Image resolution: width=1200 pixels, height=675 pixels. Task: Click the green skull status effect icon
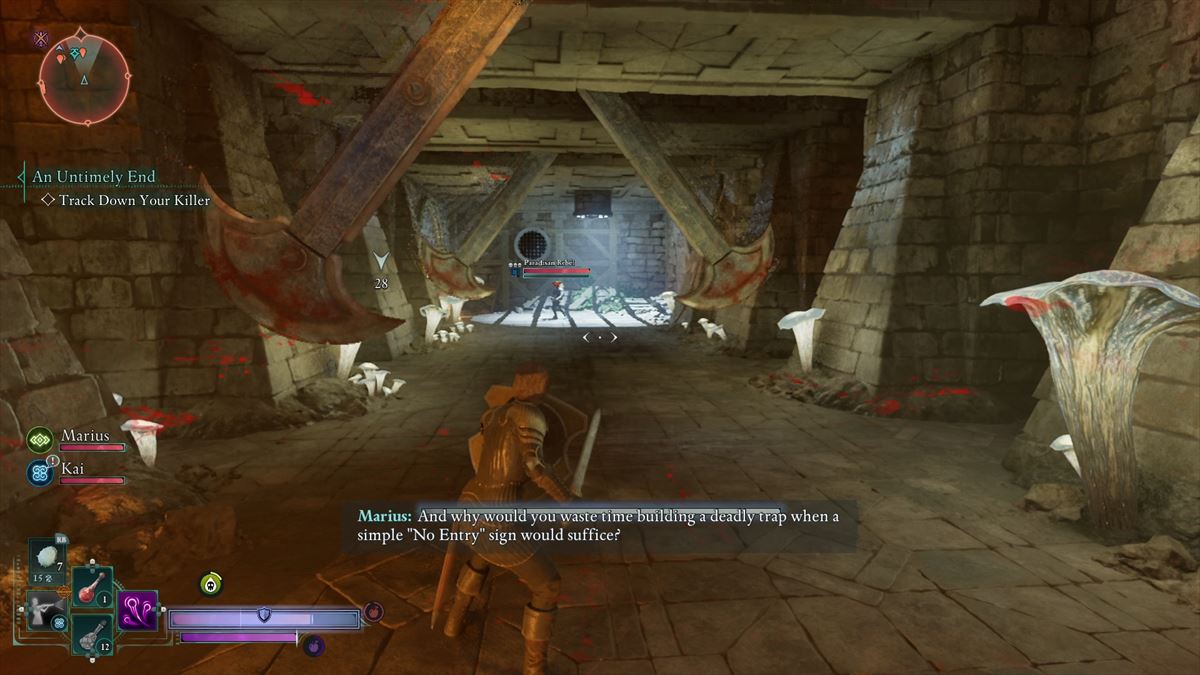tap(210, 584)
